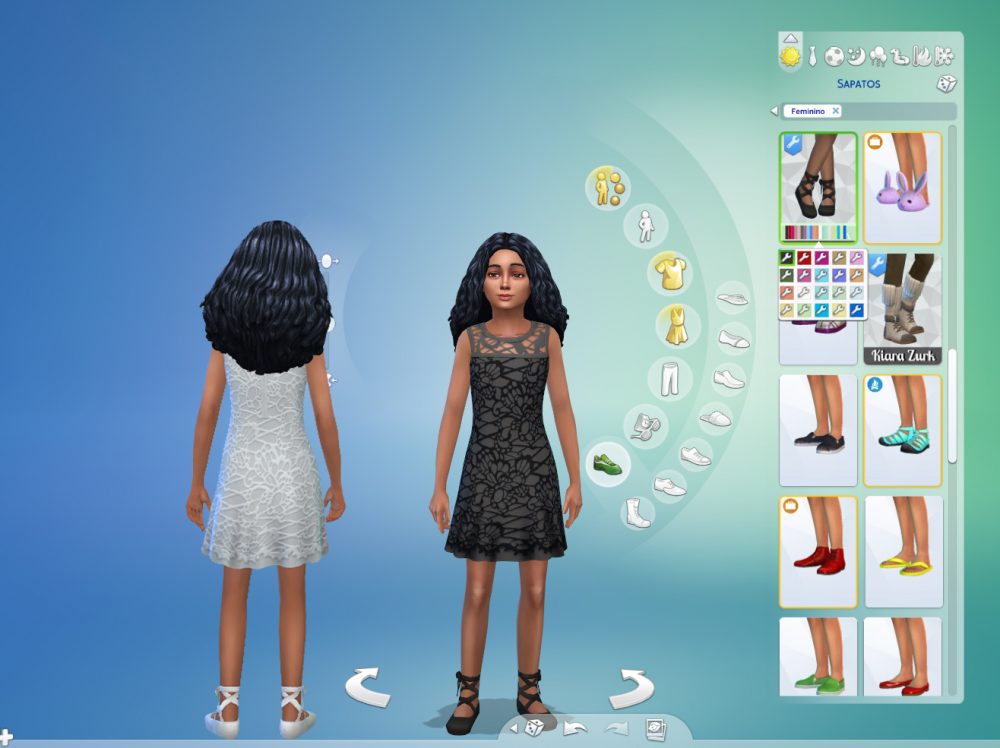The width and height of the screenshot is (1000, 748).
Task: Pick the black sneakers thumbnail
Action: click(x=818, y=430)
